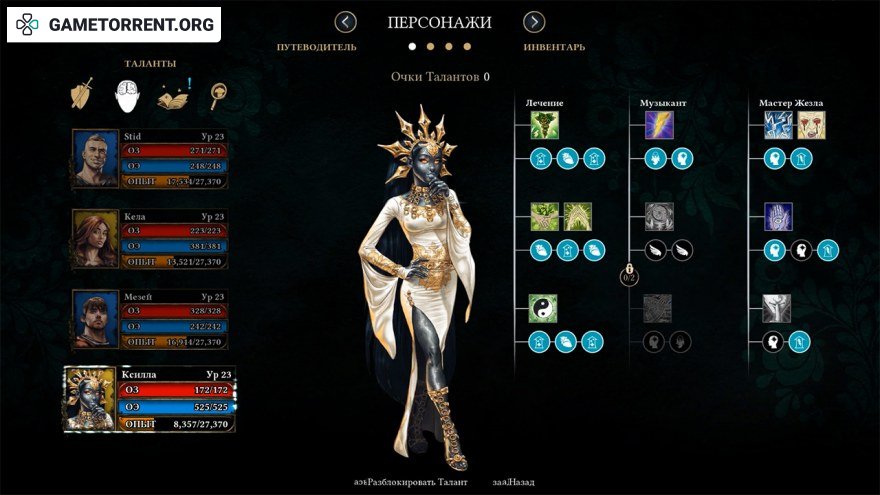
Task: Select the lightning bolt talent under Музыкант
Action: [659, 125]
